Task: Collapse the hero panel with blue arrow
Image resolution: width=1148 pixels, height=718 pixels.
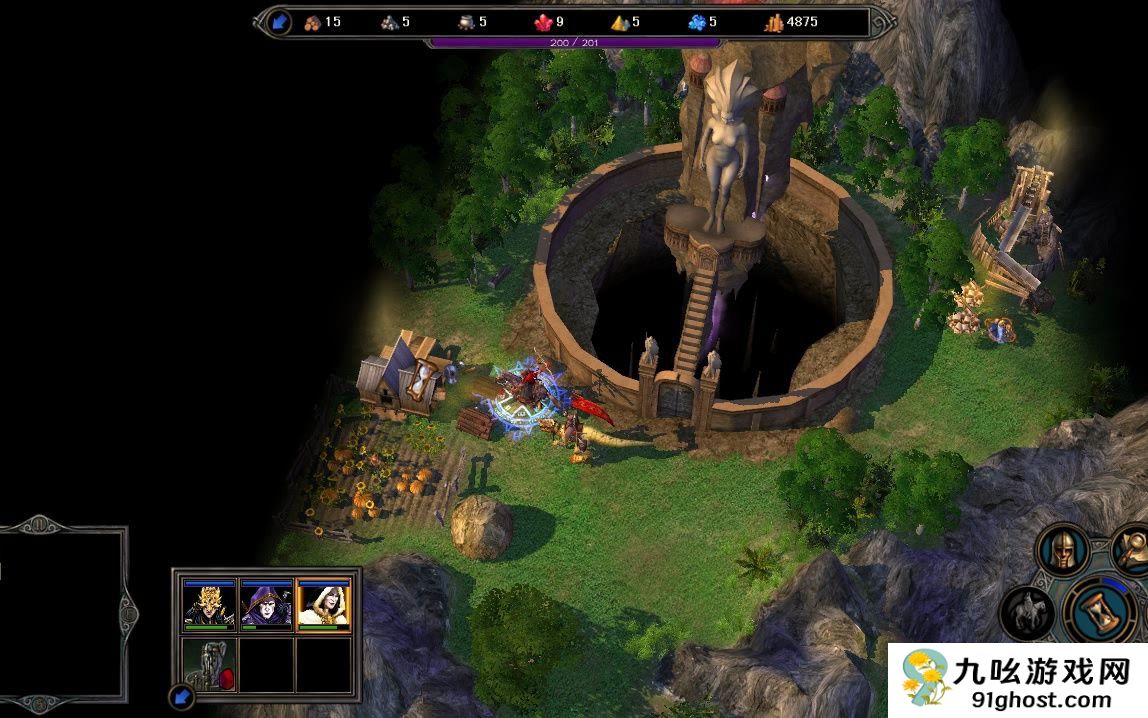Action: pyautogui.click(x=181, y=696)
